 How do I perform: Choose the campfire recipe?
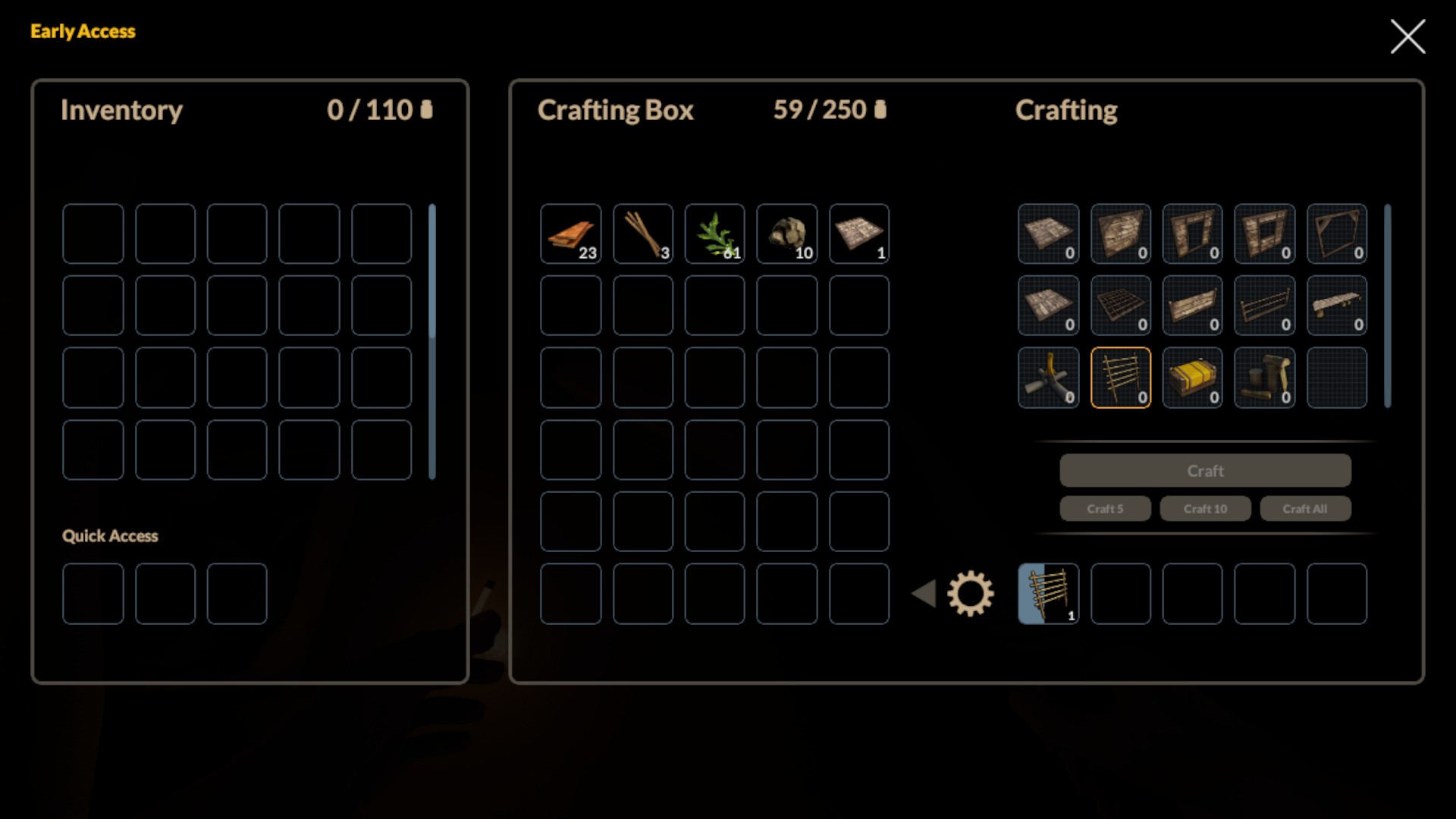[1049, 378]
